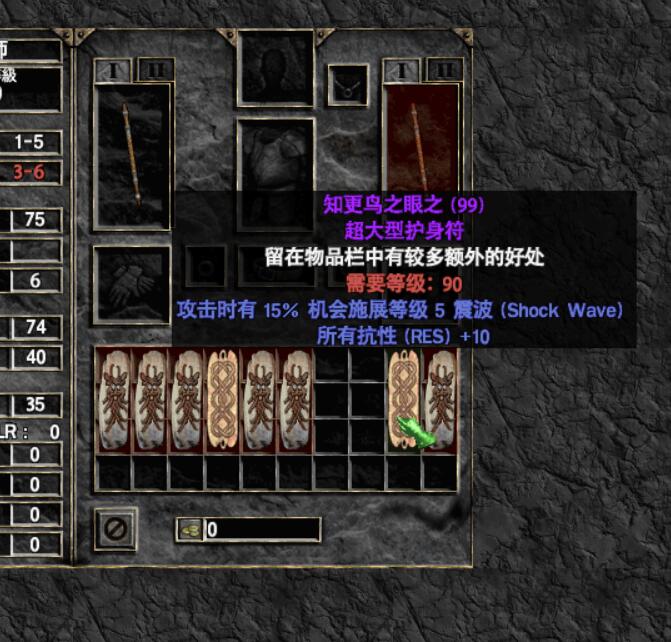Choose weapon tab I above the right staff
Image resolution: width=671 pixels, height=642 pixels.
pyautogui.click(x=401, y=70)
